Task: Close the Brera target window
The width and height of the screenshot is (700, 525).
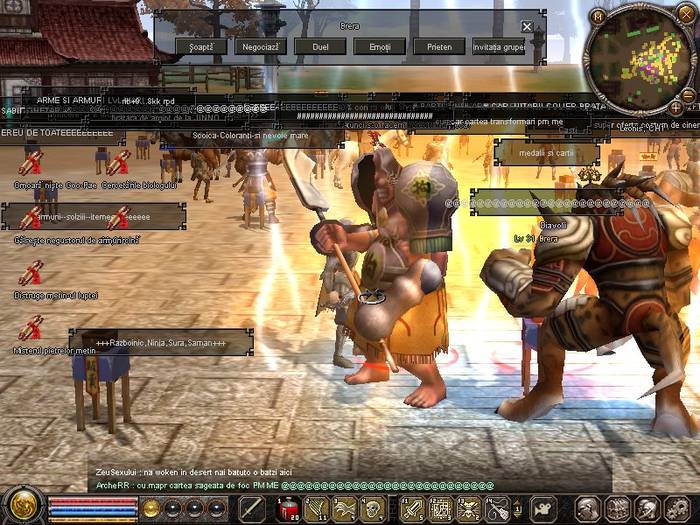Action: [x=527, y=26]
